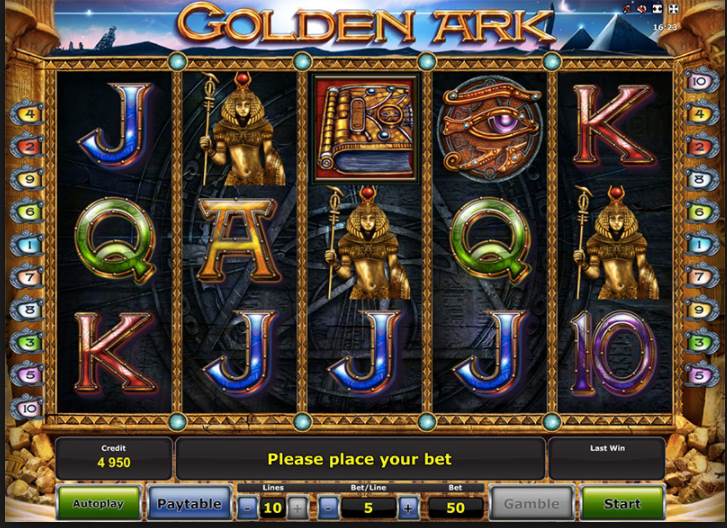Decrease the number of Lines
The height and width of the screenshot is (528, 727).
(x=246, y=507)
